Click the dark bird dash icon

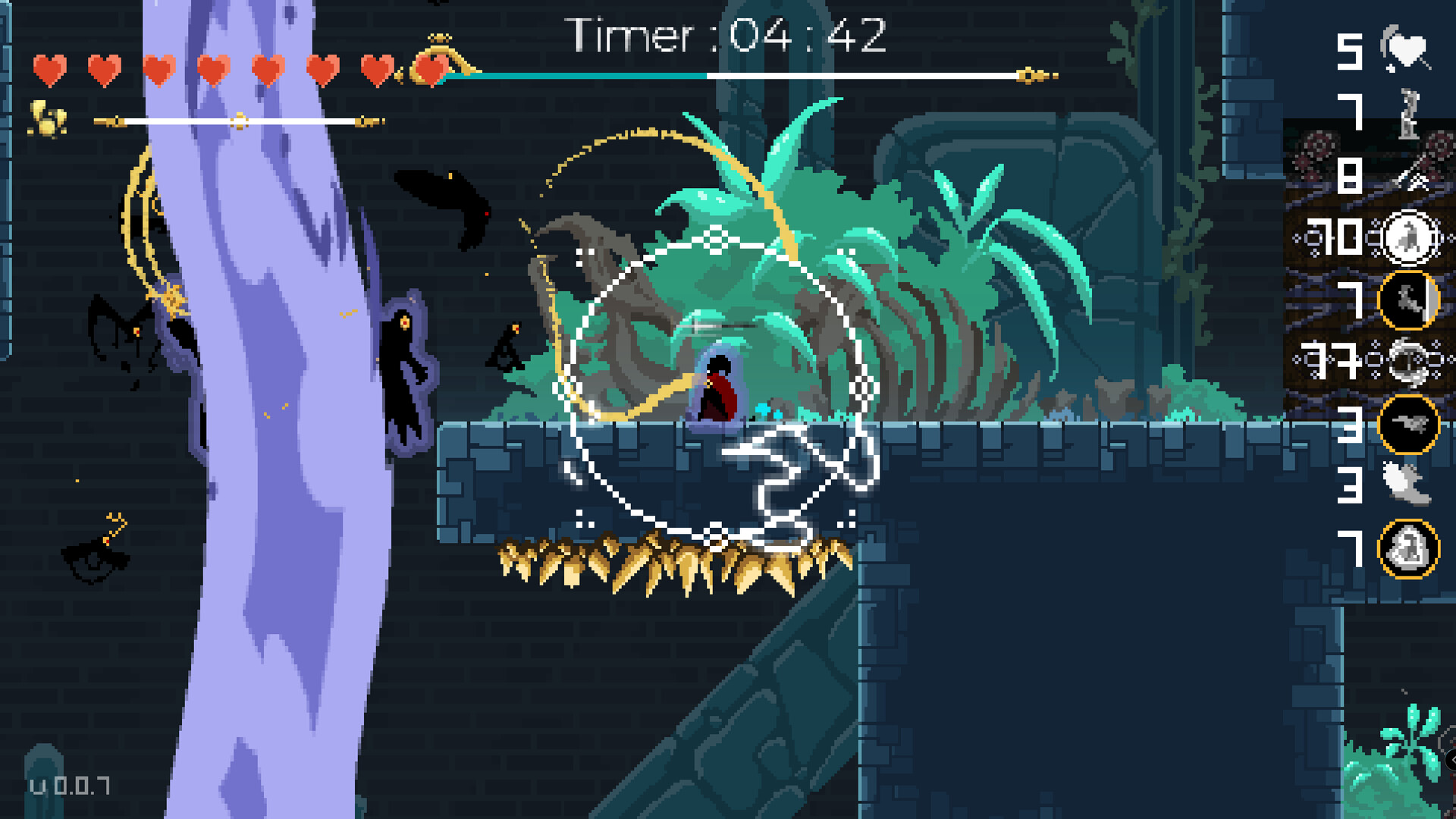tap(1410, 424)
